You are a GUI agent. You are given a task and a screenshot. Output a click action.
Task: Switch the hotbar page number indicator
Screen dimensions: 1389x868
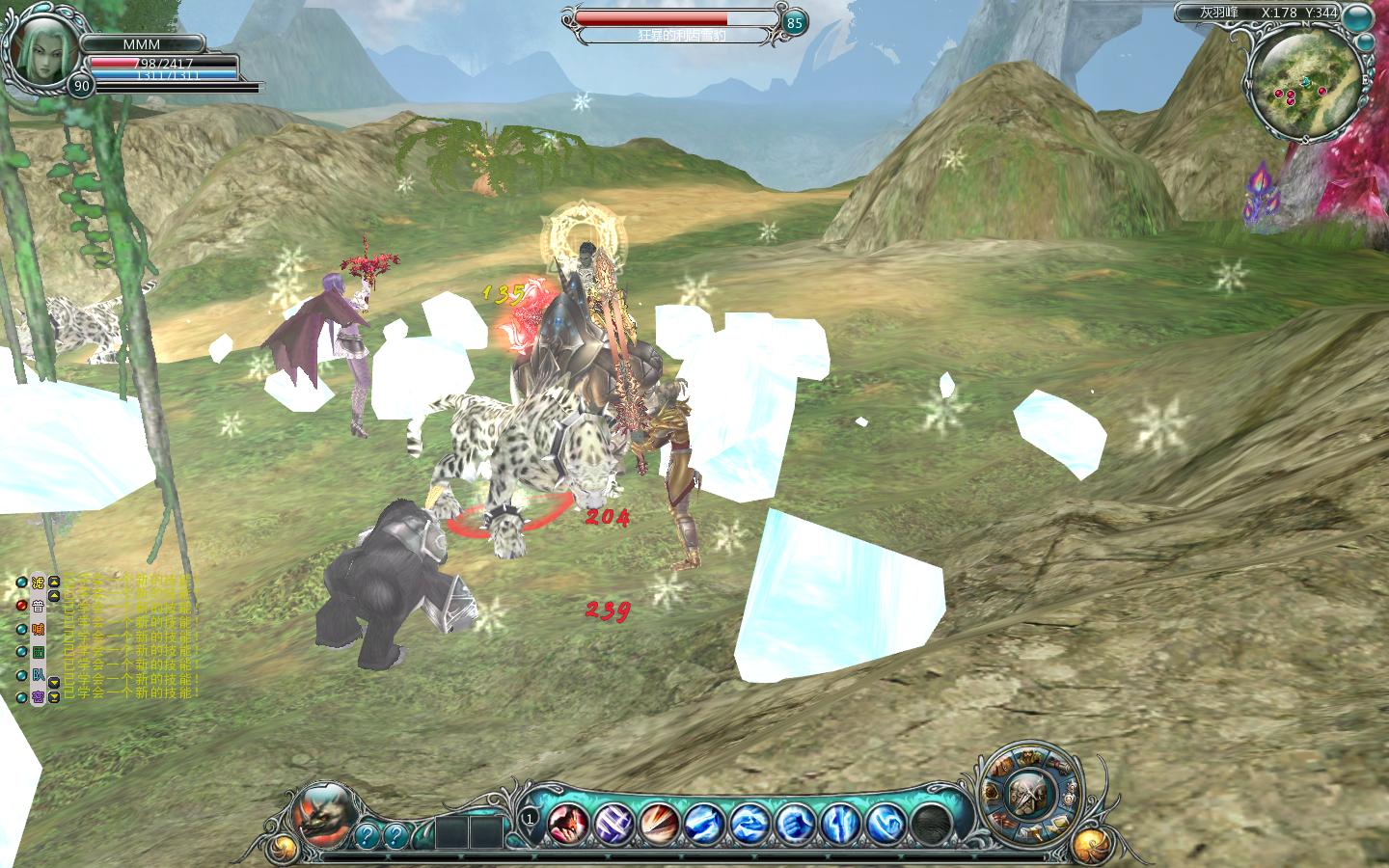point(529,820)
